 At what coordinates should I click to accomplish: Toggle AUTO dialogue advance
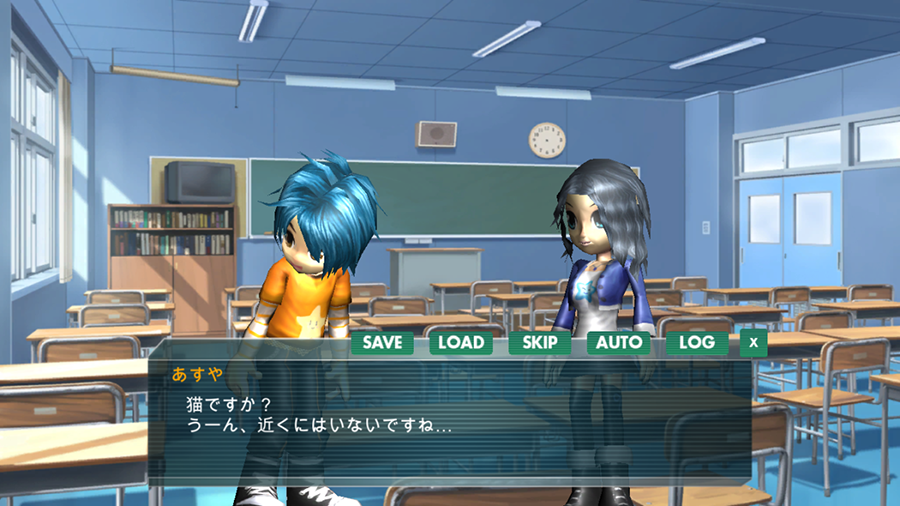(618, 342)
